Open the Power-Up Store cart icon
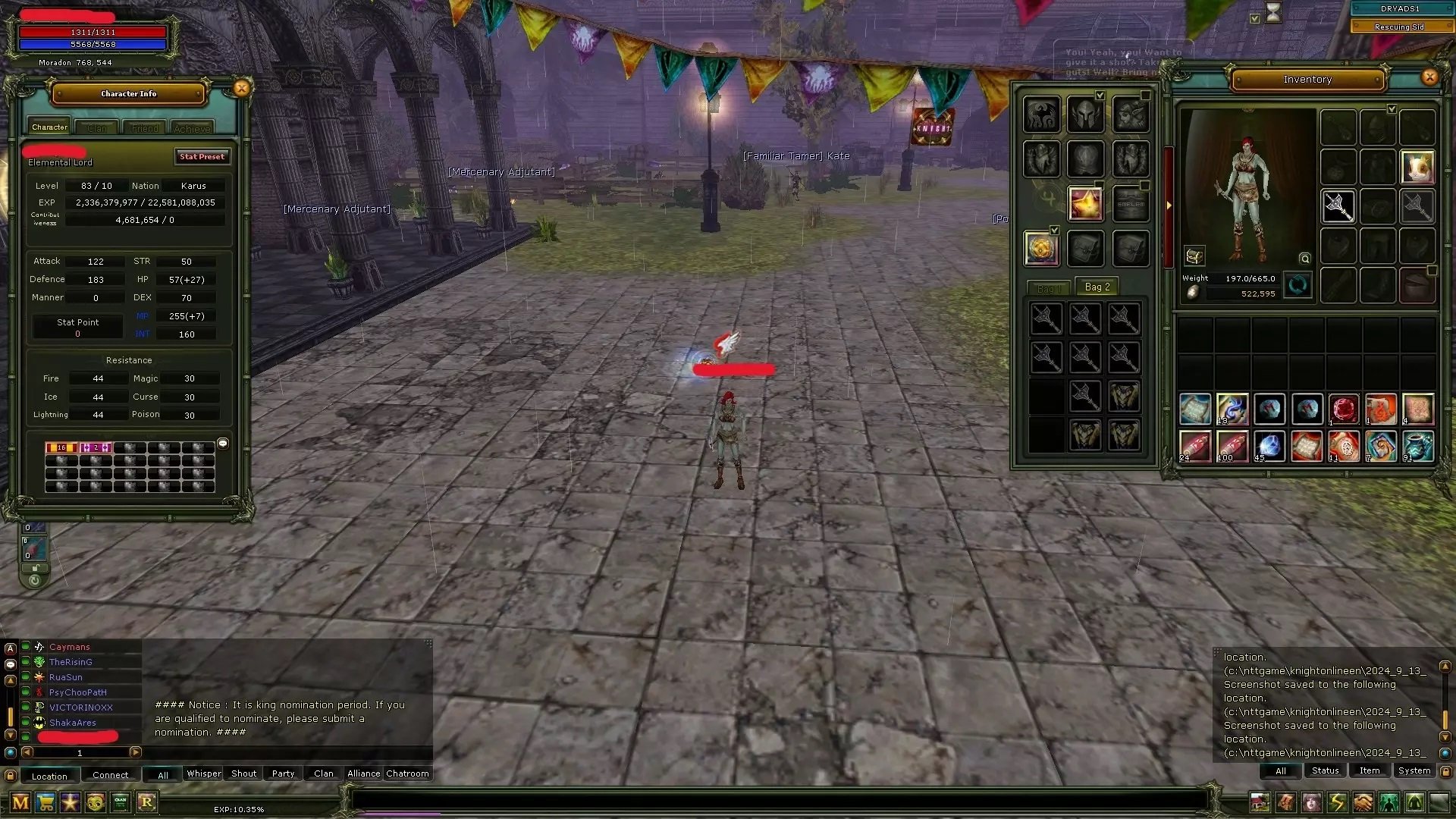Image resolution: width=1456 pixels, height=819 pixels. click(45, 803)
